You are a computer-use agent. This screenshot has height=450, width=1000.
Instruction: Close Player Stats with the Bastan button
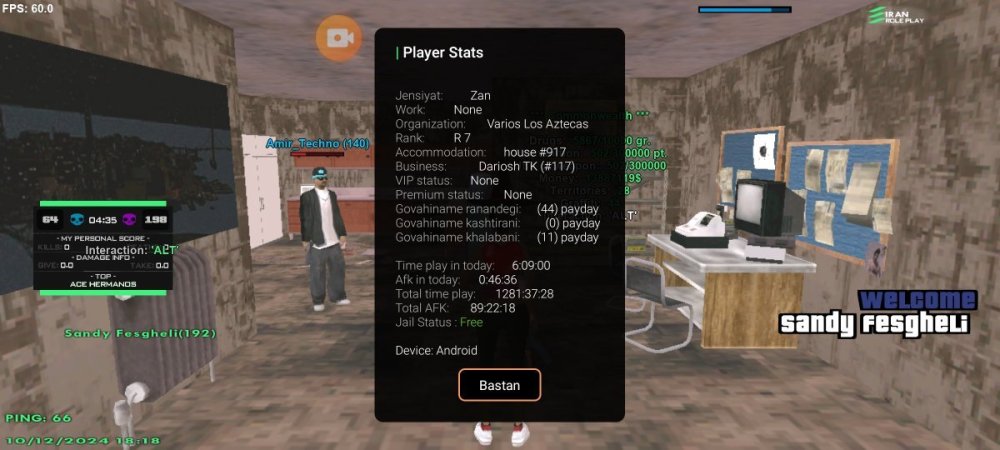click(499, 385)
